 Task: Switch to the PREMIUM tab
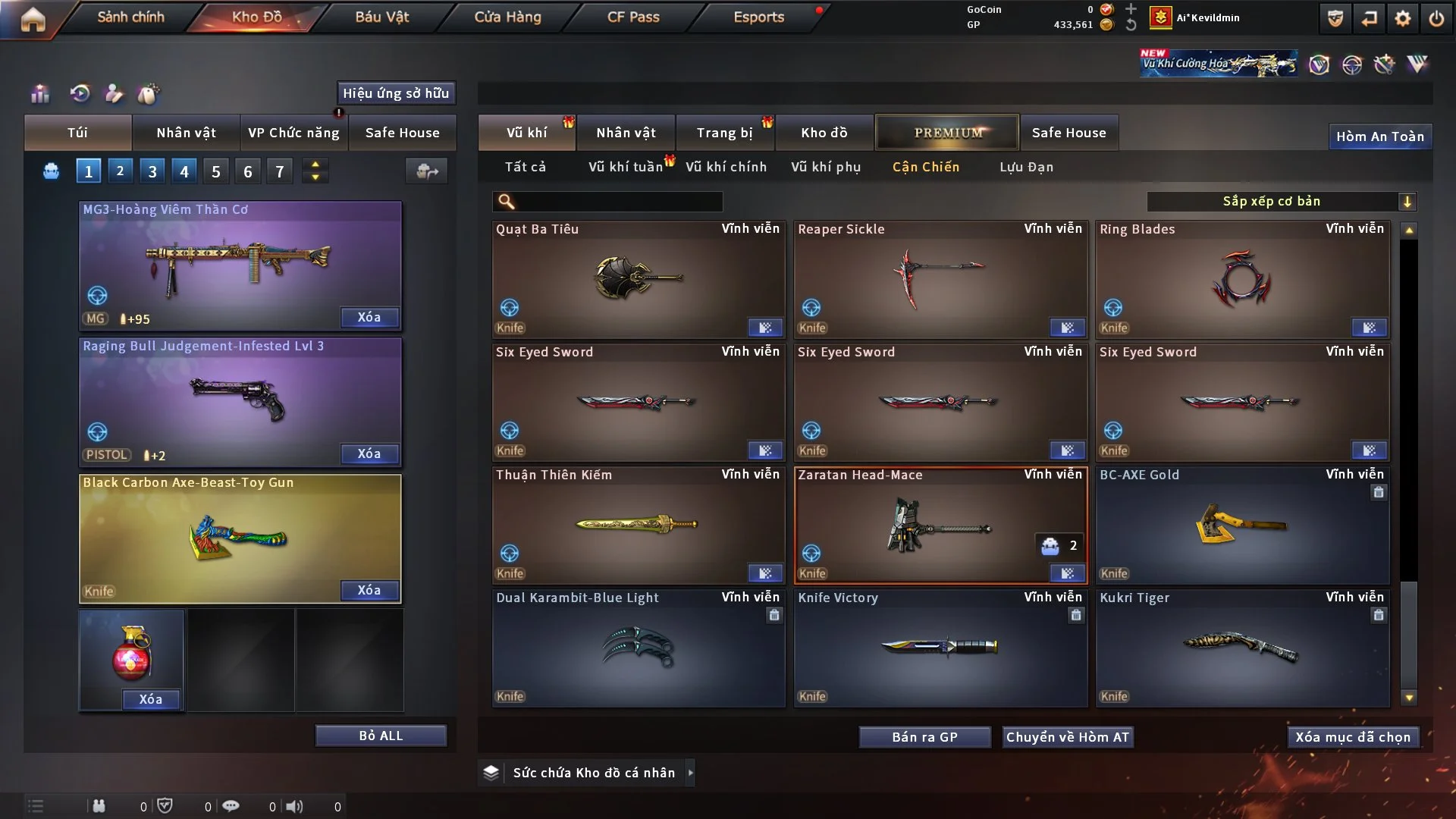tap(948, 133)
